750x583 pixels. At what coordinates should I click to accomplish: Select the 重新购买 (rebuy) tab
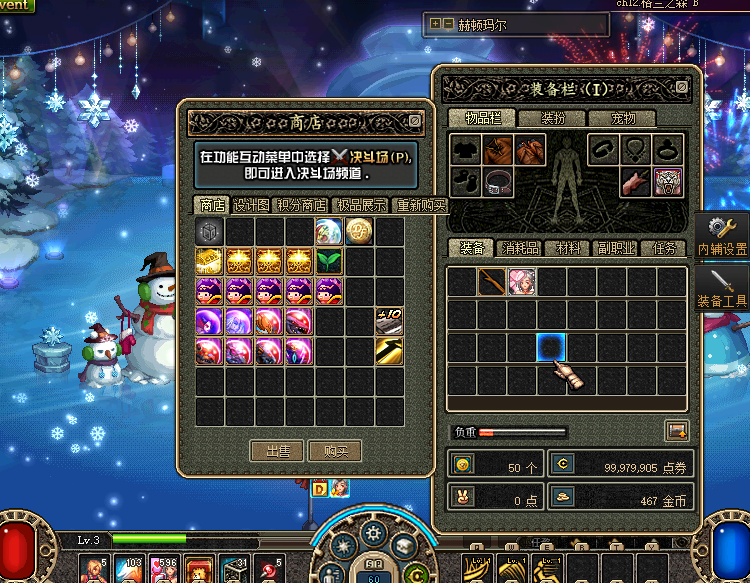pos(421,205)
